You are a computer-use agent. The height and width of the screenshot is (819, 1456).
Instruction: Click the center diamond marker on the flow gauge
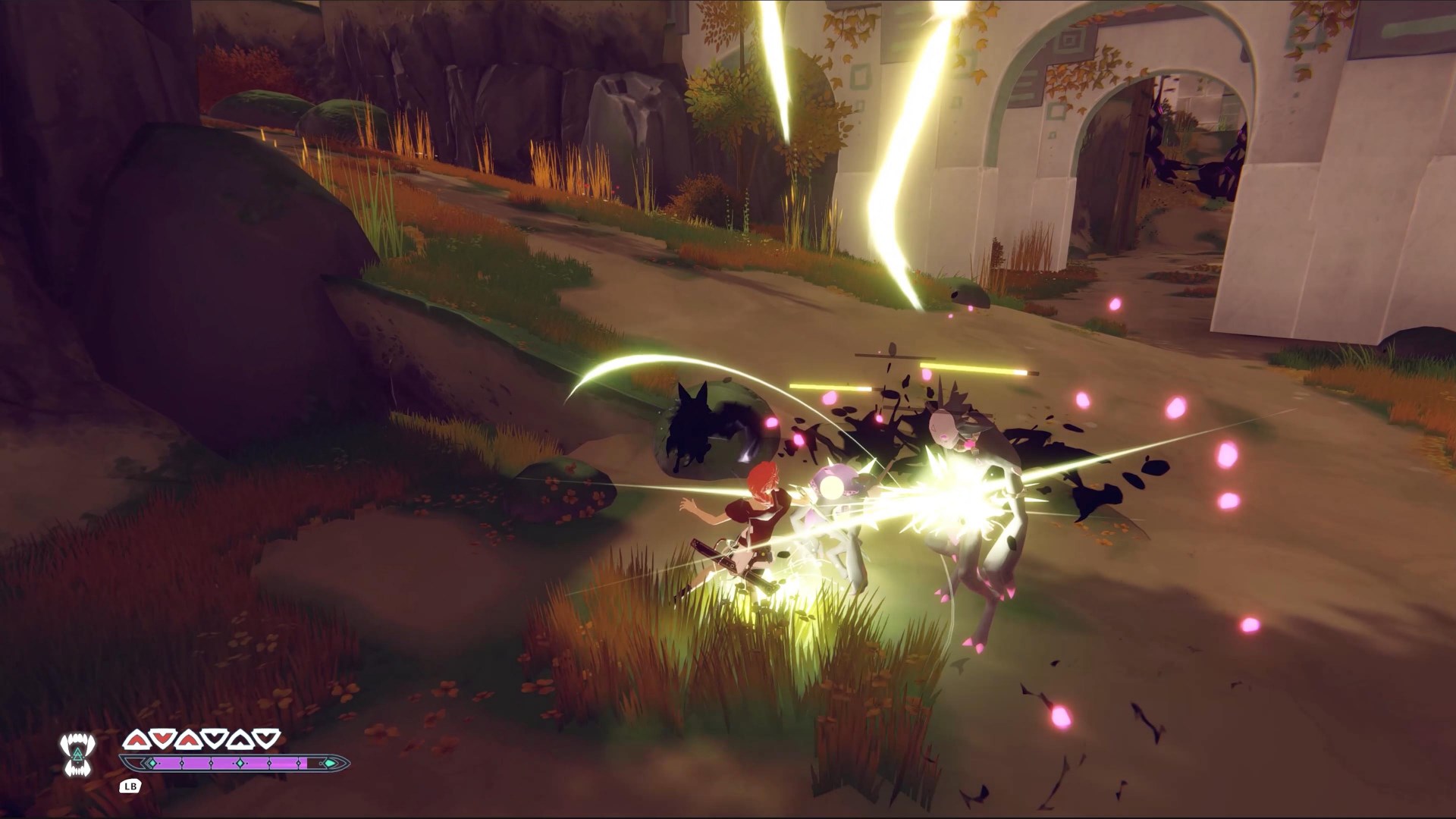[240, 763]
